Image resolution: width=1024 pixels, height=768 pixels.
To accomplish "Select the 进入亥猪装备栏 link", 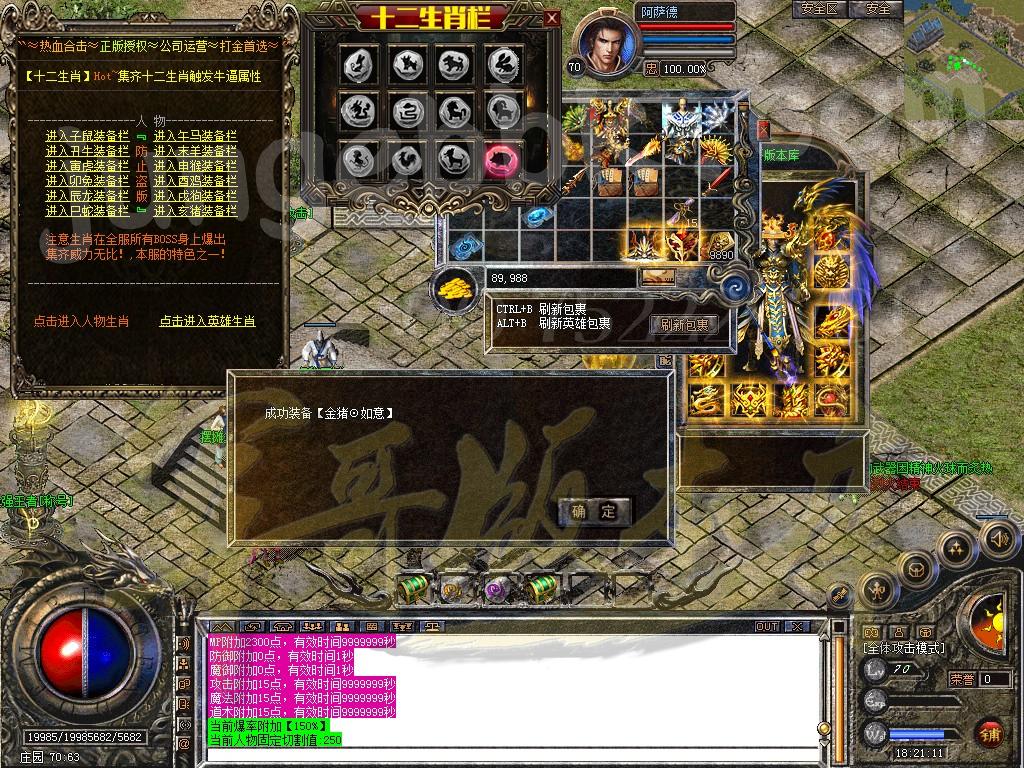I will (195, 211).
